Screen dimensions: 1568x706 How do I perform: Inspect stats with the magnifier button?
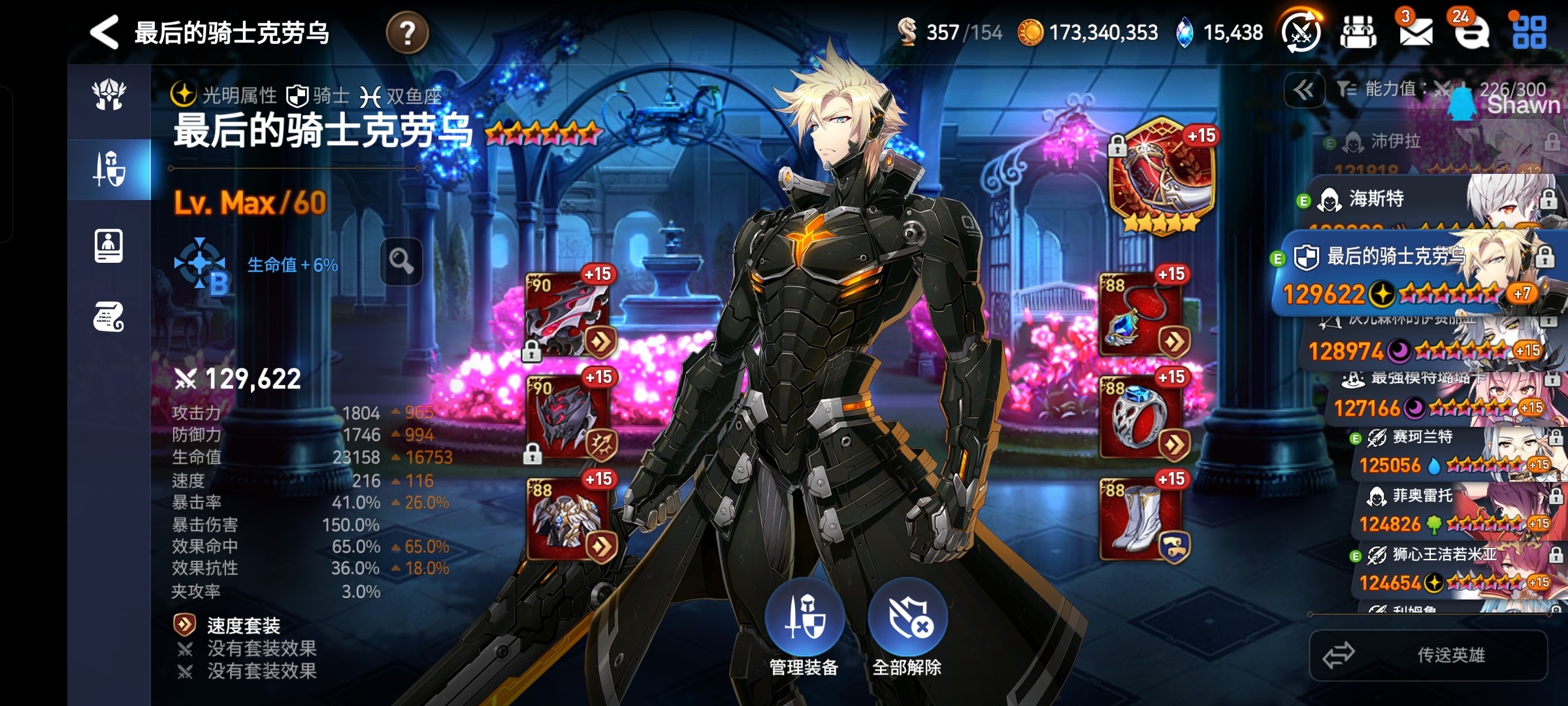point(401,262)
